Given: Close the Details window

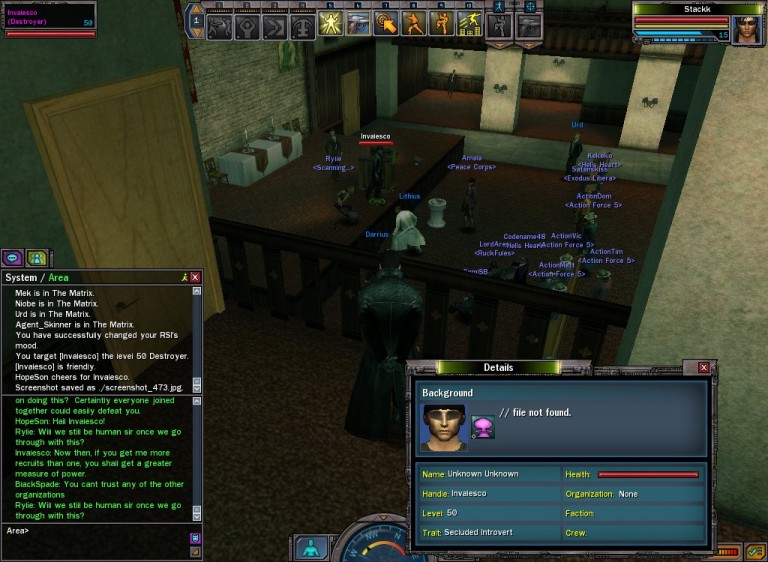Looking at the screenshot, I should (x=704, y=368).
